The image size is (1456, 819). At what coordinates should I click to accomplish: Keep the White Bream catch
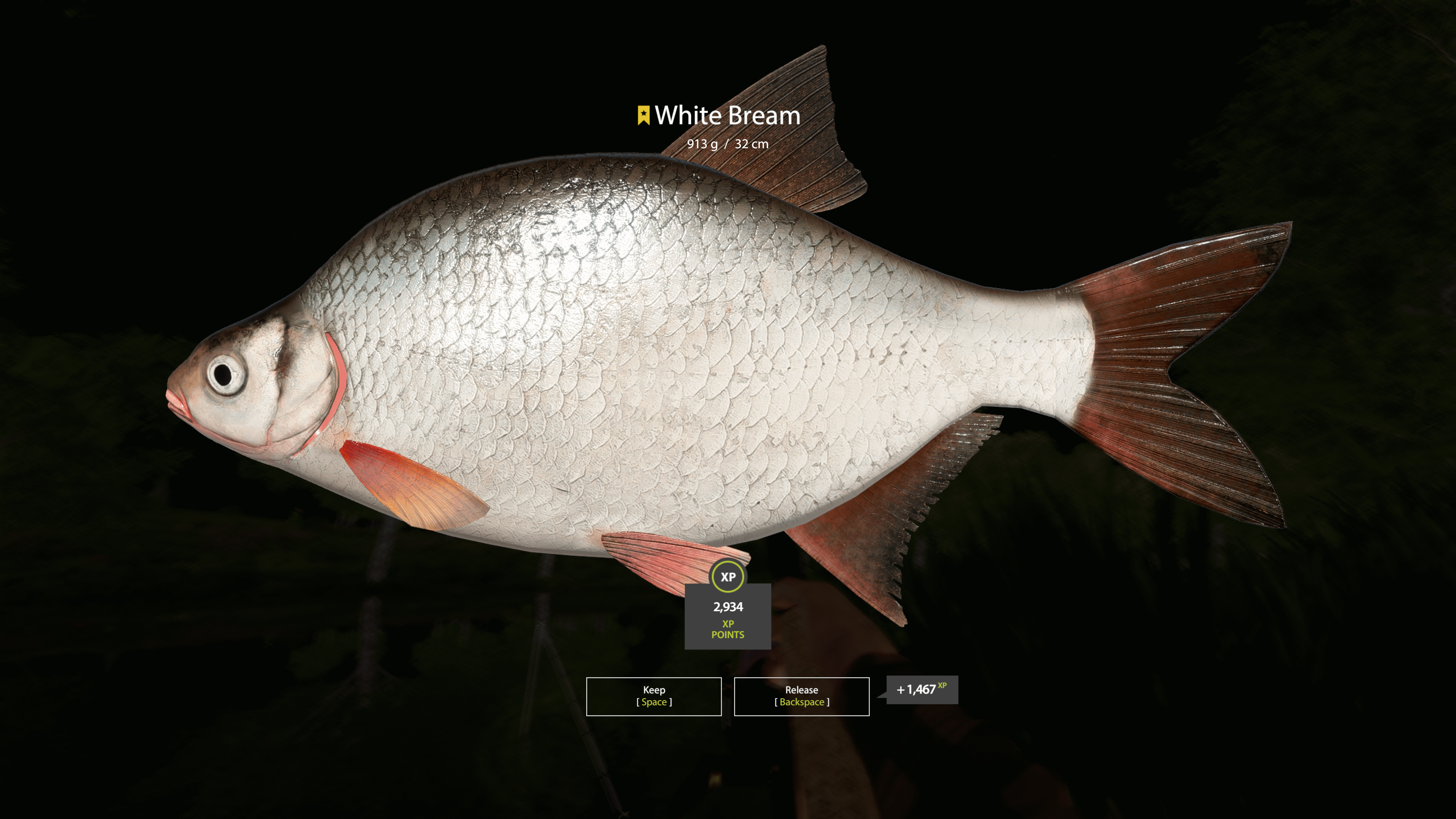[653, 696]
